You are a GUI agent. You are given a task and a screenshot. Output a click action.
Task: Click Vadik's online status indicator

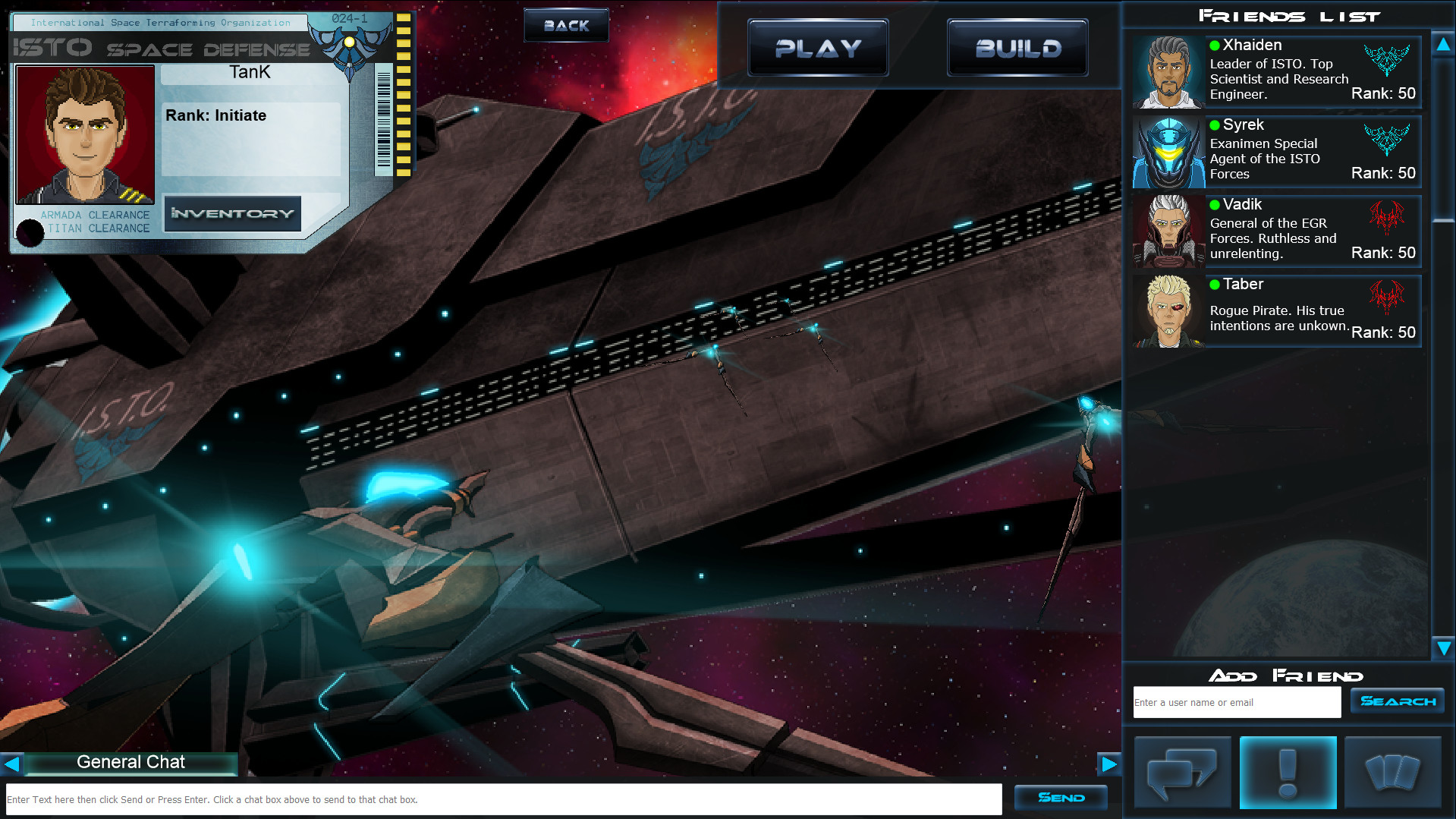coord(1215,204)
